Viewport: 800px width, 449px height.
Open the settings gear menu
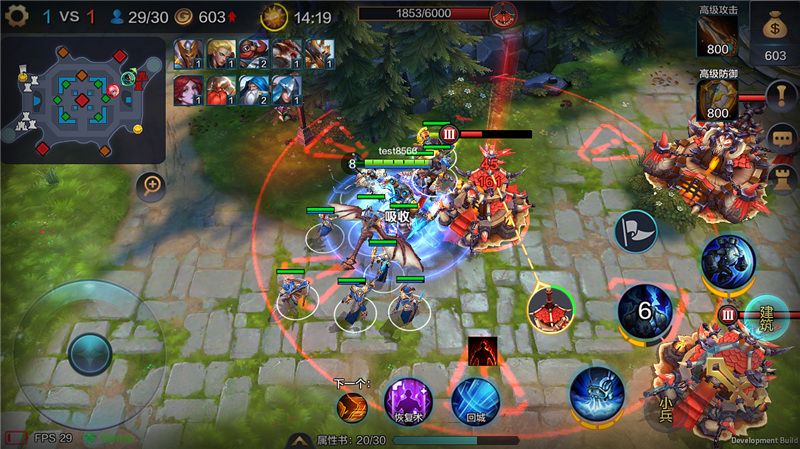[15, 16]
